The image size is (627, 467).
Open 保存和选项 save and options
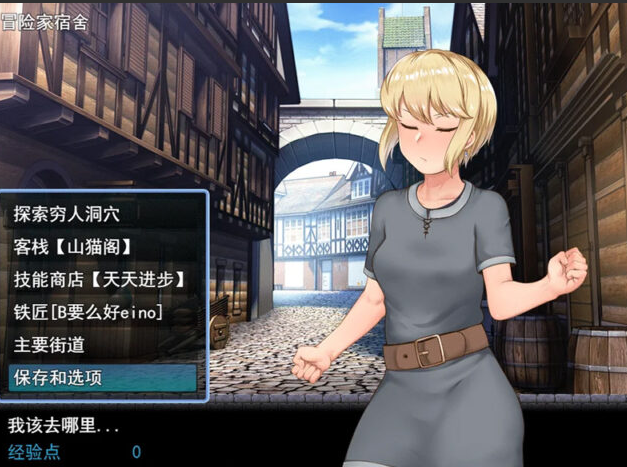point(58,378)
